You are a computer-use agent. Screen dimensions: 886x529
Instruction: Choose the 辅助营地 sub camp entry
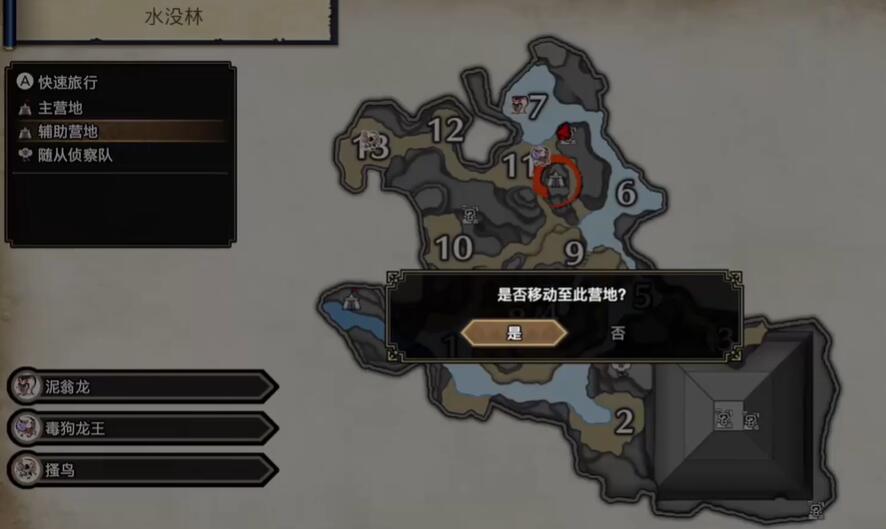coord(68,131)
